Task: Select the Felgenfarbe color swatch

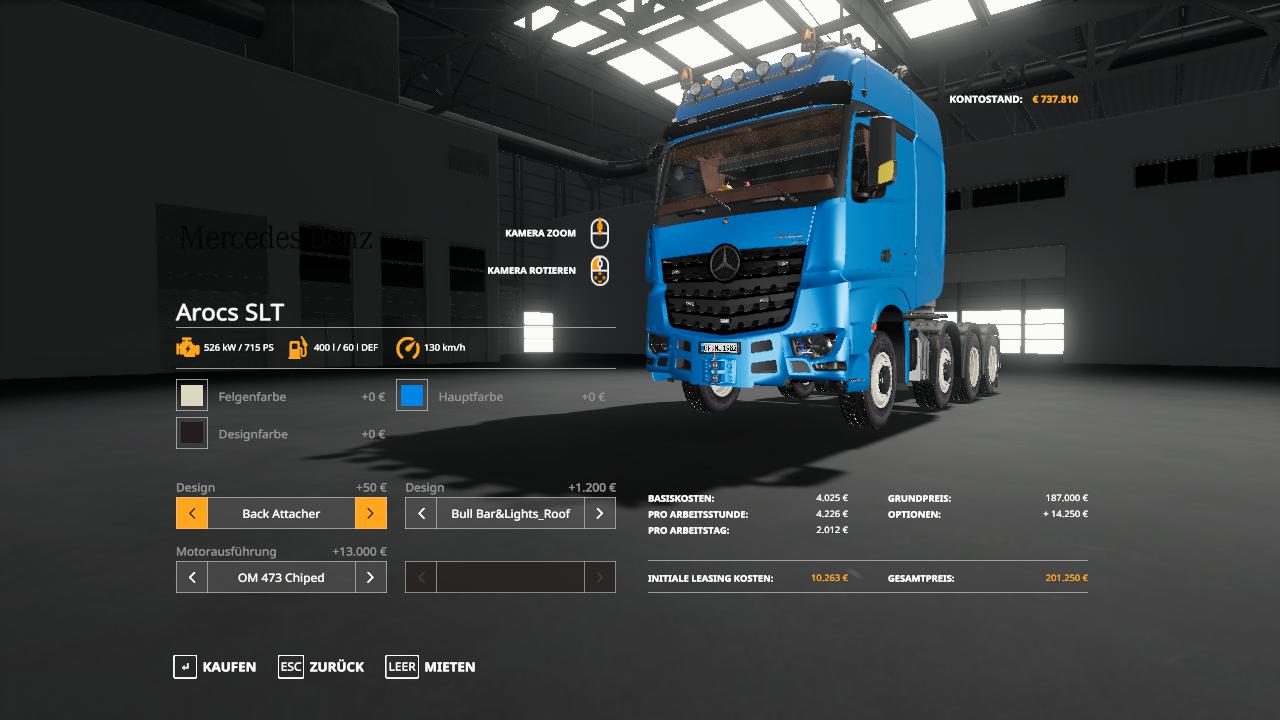Action: (x=192, y=396)
